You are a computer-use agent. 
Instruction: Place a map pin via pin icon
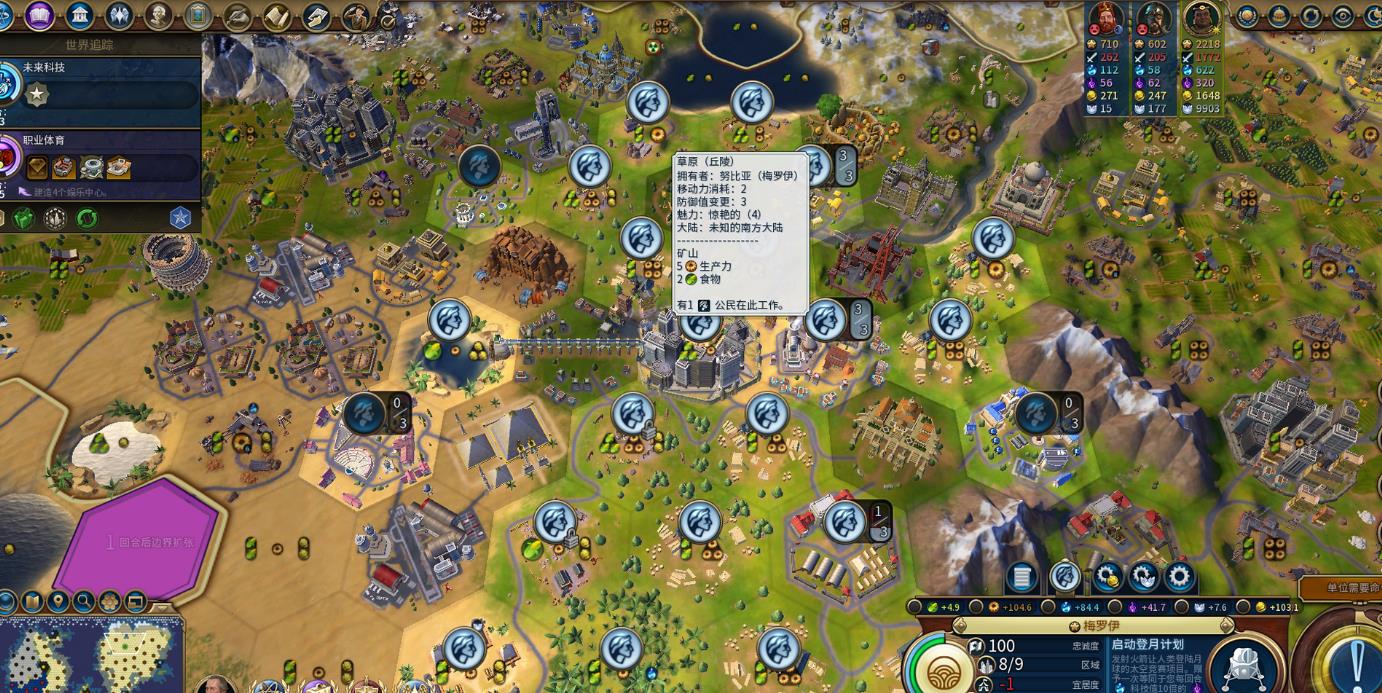[x=58, y=602]
